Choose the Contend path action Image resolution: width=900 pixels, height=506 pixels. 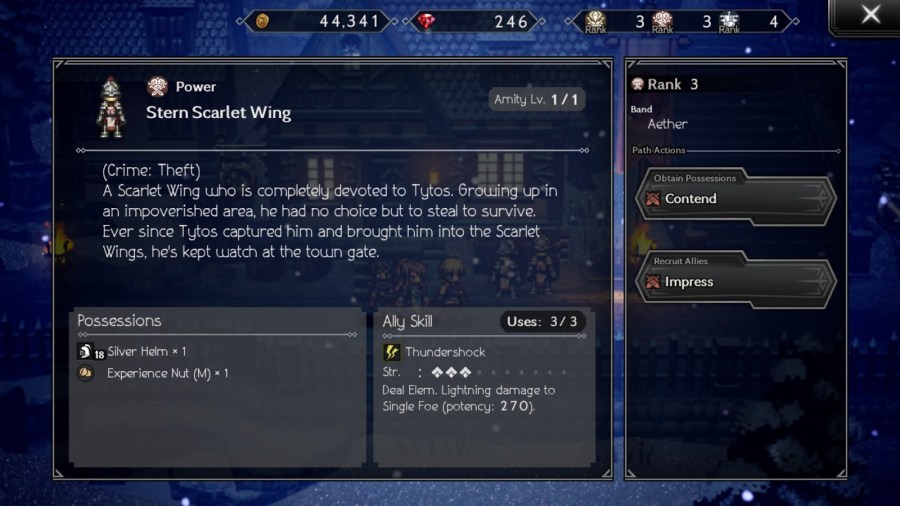[736, 198]
